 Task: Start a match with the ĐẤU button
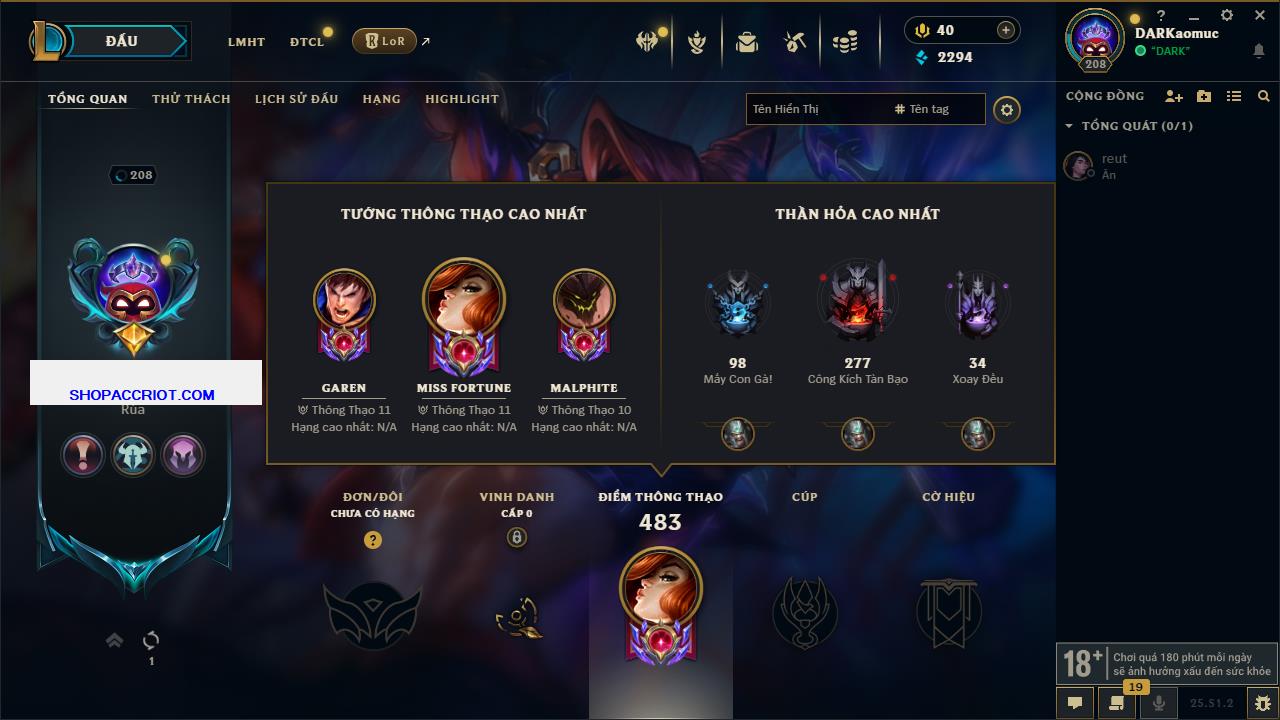click(x=122, y=41)
